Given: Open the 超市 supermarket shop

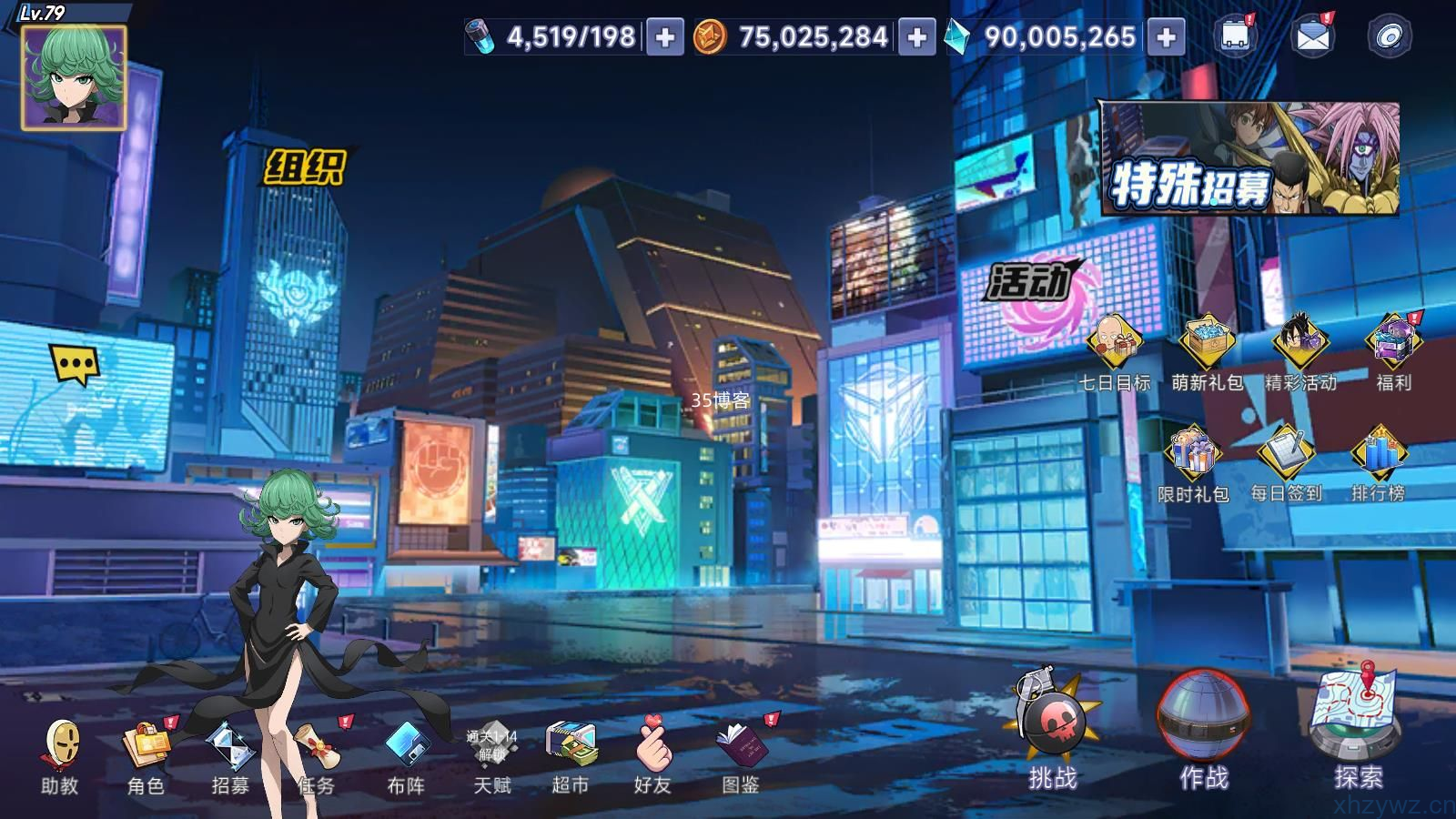Looking at the screenshot, I should [571, 757].
